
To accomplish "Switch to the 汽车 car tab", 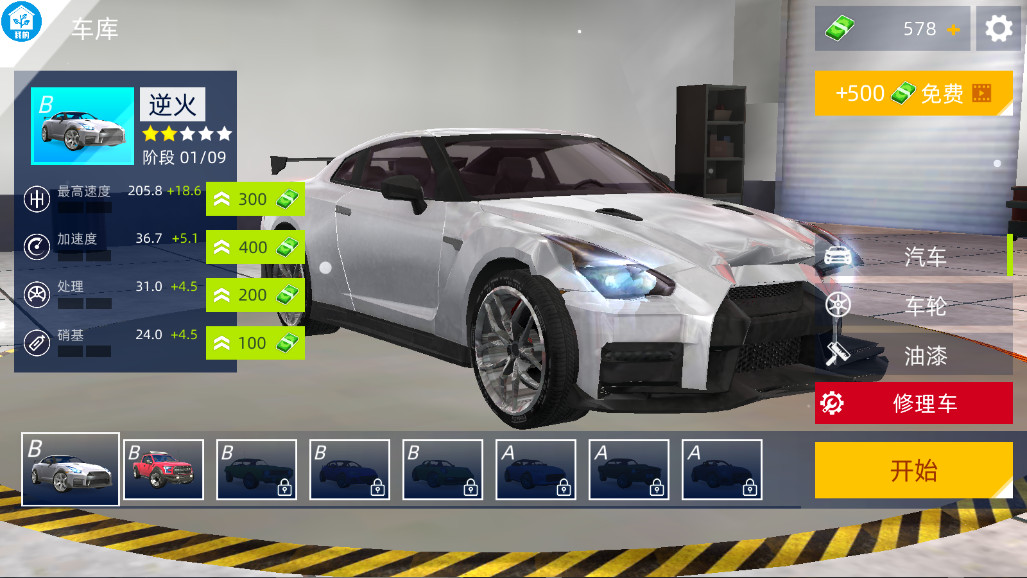I will [914, 257].
